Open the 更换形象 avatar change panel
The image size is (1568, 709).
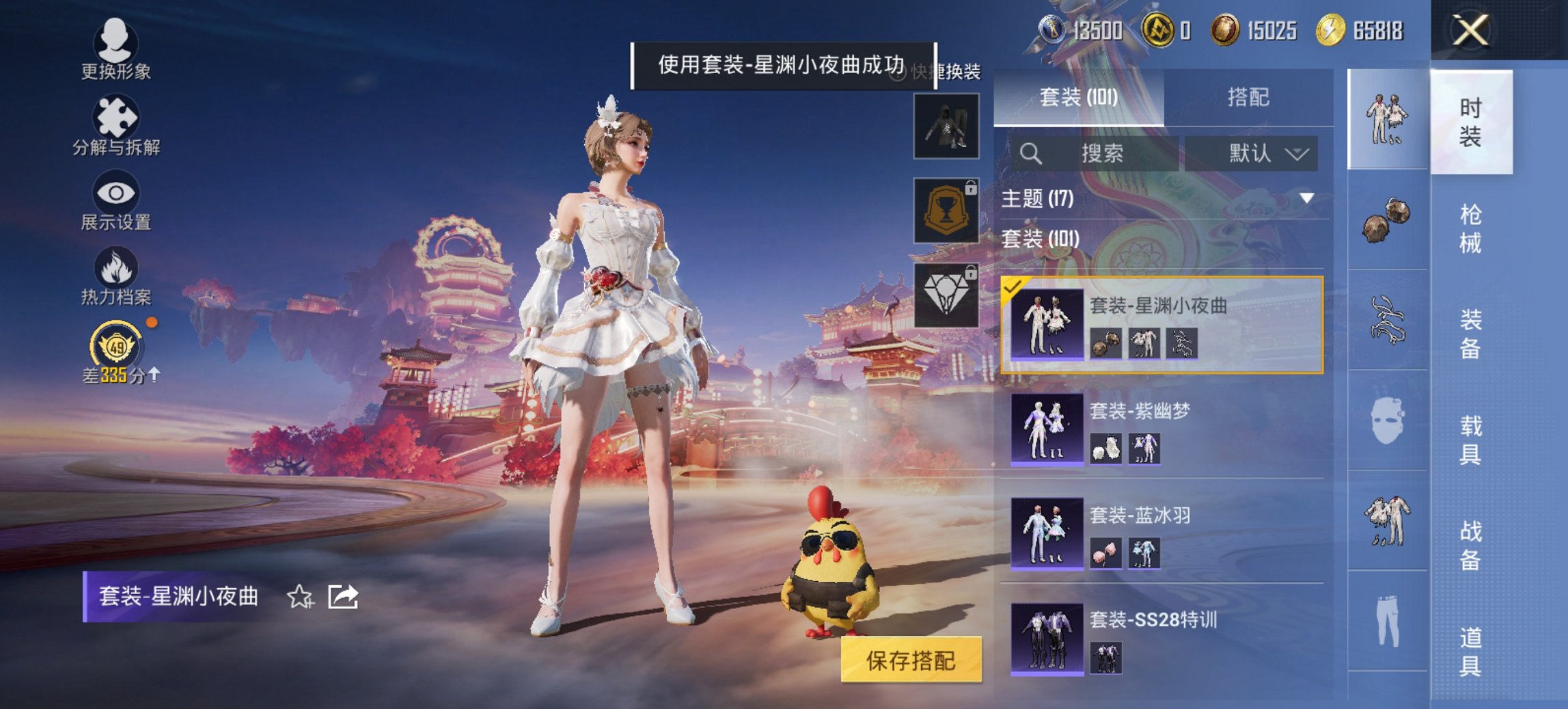click(116, 46)
